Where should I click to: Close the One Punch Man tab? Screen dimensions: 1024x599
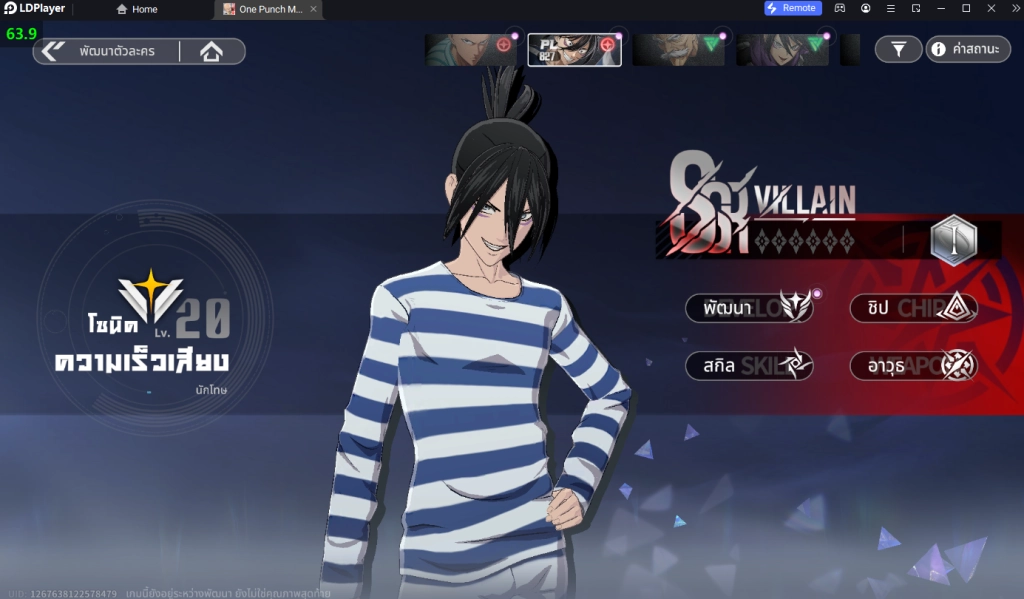(x=314, y=9)
